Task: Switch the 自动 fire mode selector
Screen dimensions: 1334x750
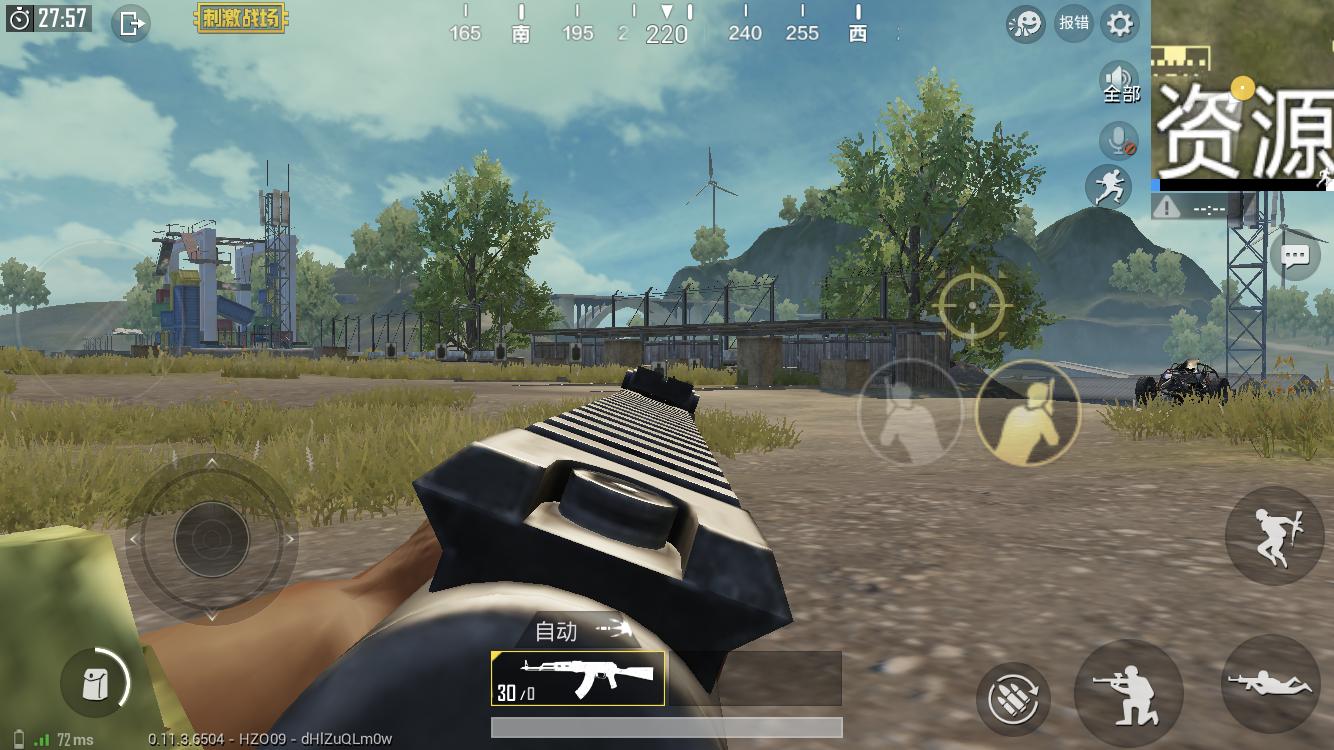Action: 582,631
